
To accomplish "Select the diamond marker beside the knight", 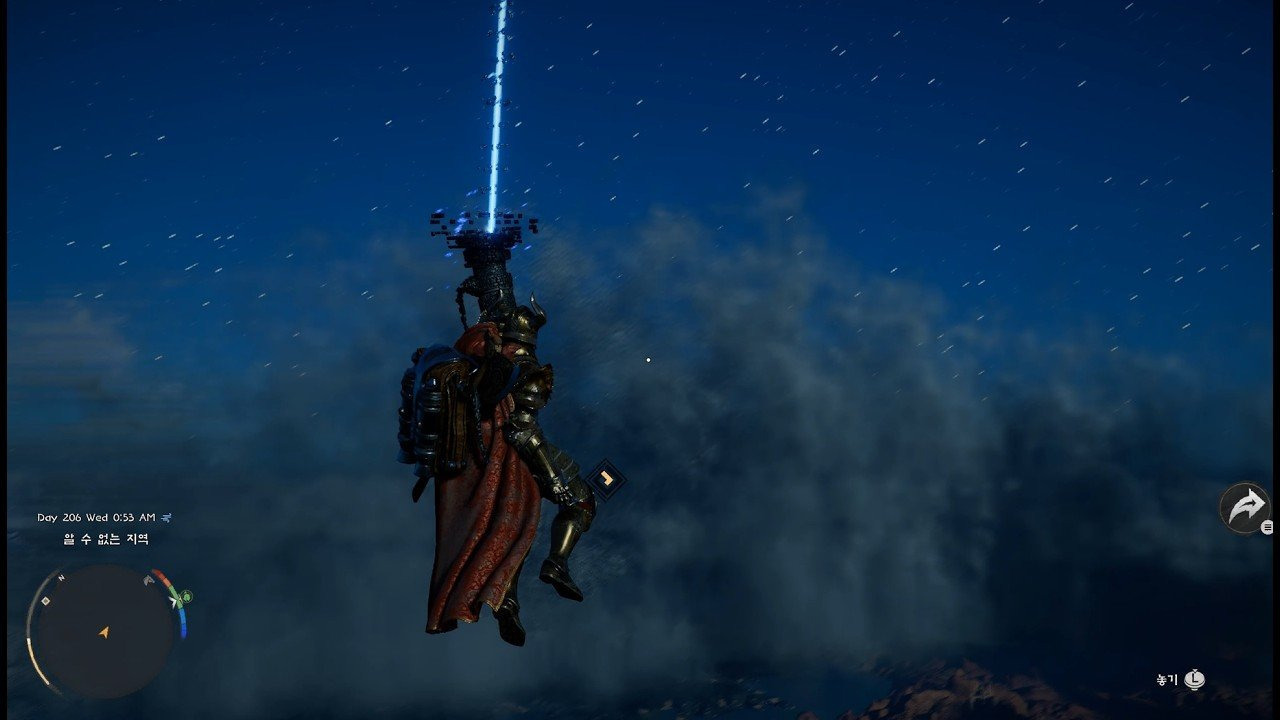I will click(604, 479).
